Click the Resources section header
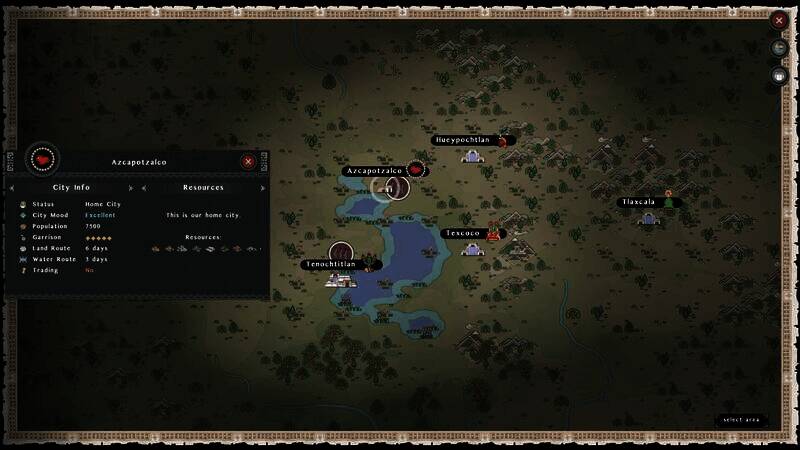 coord(203,187)
